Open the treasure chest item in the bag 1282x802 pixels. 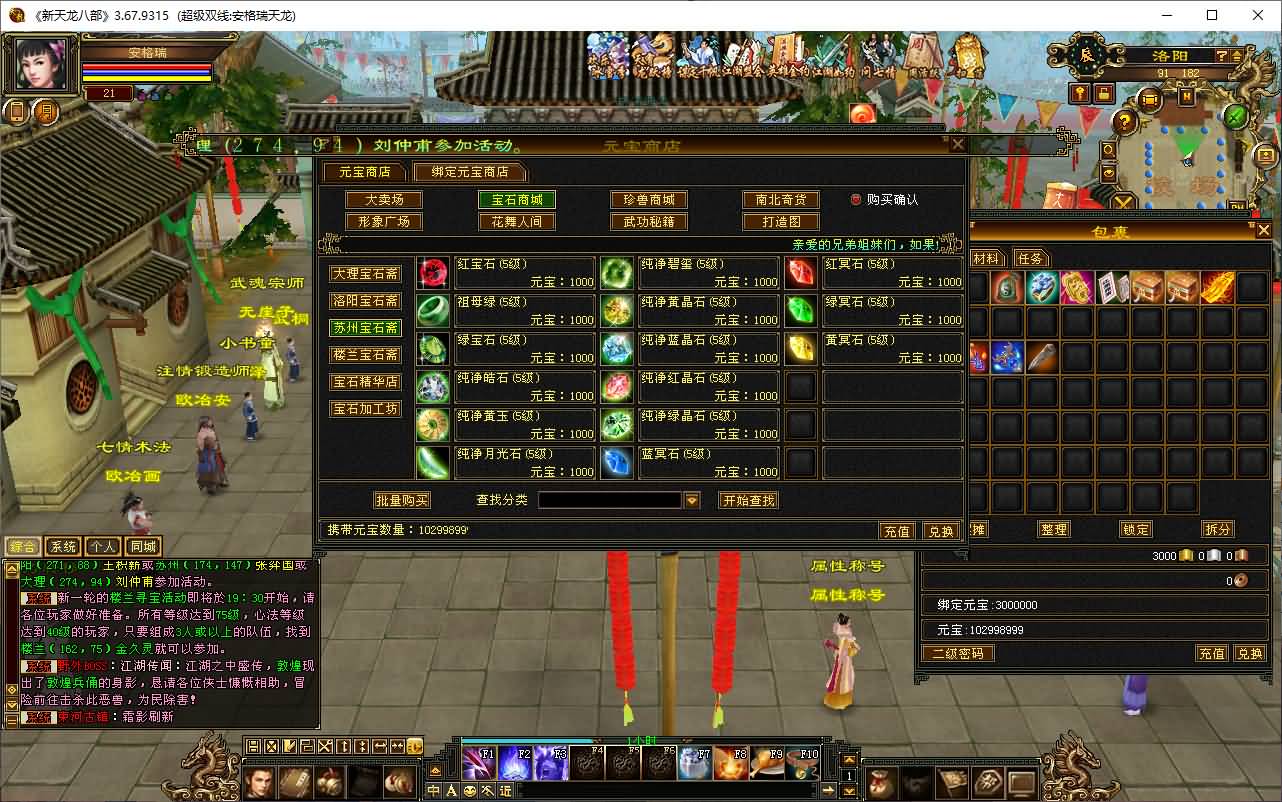tap(1146, 287)
